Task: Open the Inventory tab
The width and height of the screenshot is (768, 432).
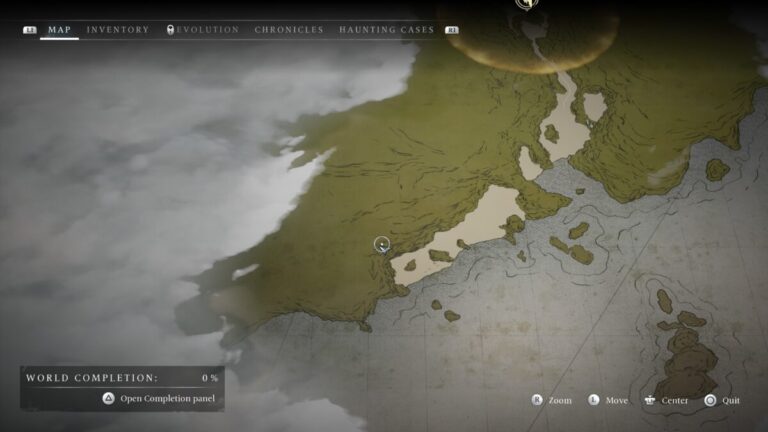Action: (118, 30)
